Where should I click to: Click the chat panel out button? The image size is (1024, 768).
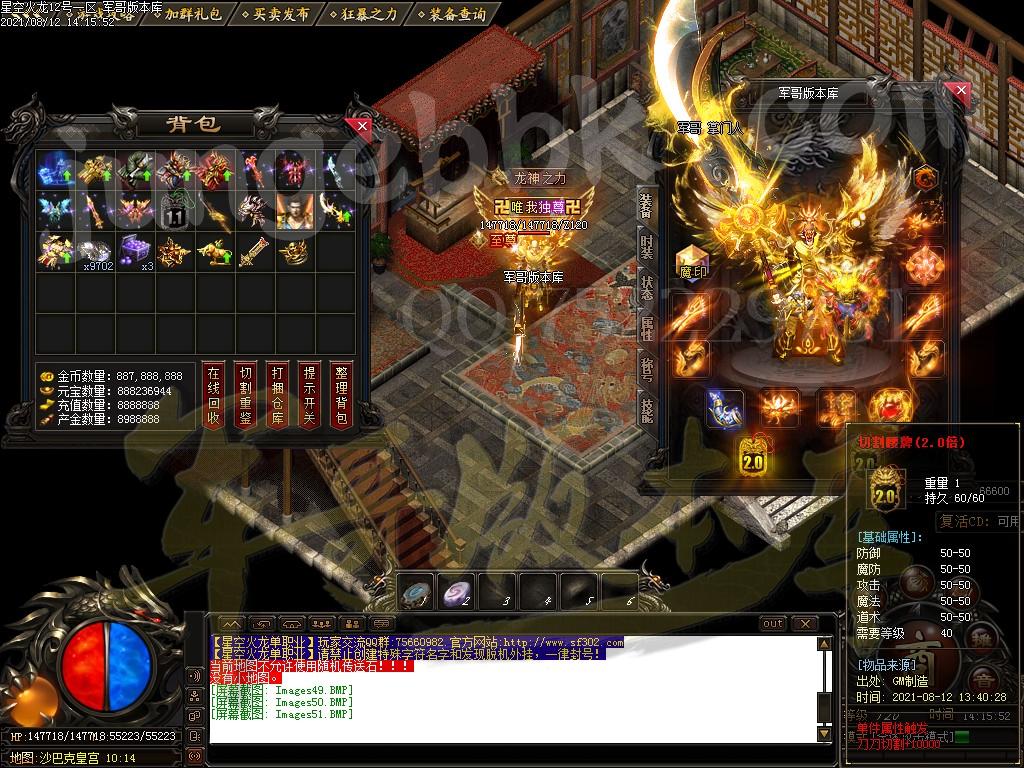point(773,624)
